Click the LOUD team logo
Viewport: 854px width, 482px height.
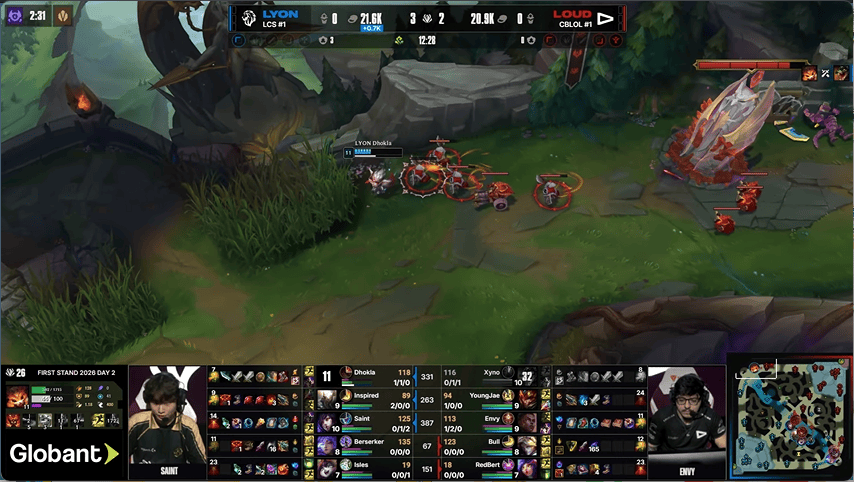point(605,18)
